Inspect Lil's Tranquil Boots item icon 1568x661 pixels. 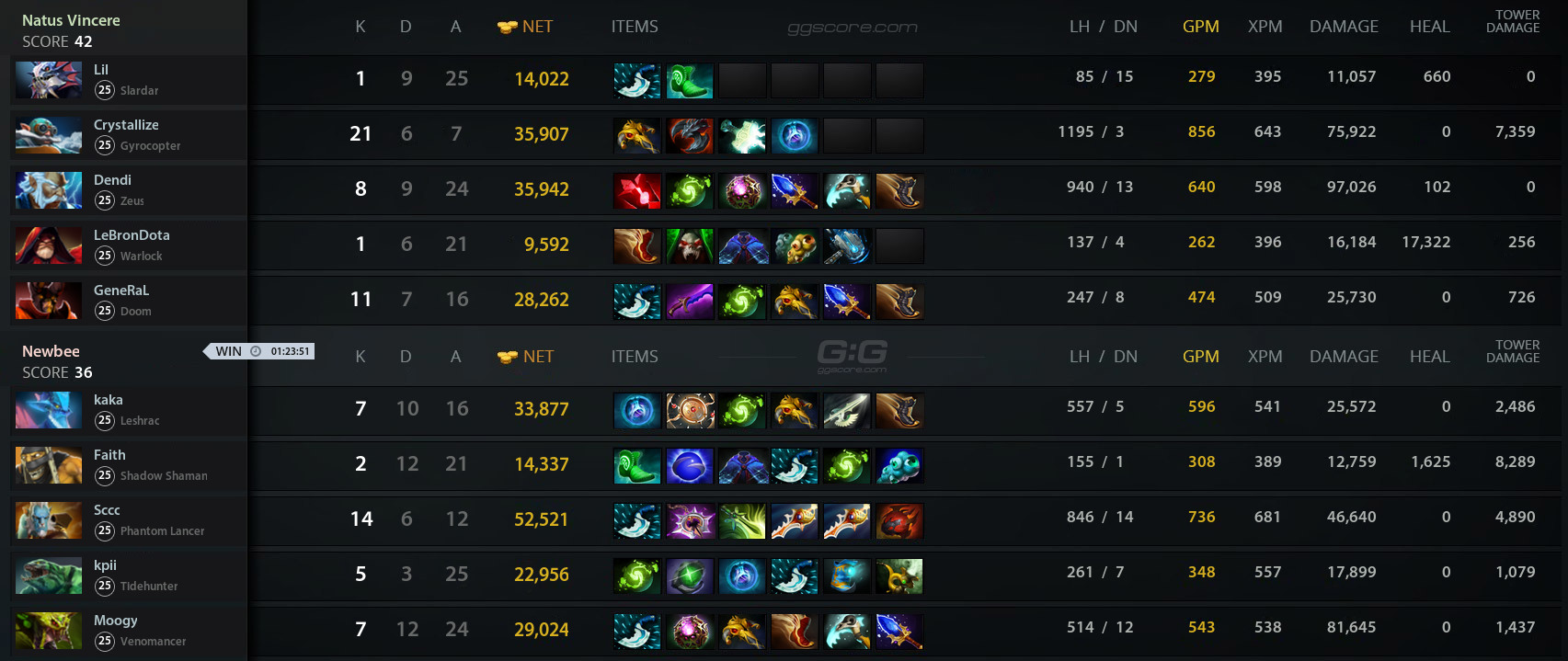[689, 81]
